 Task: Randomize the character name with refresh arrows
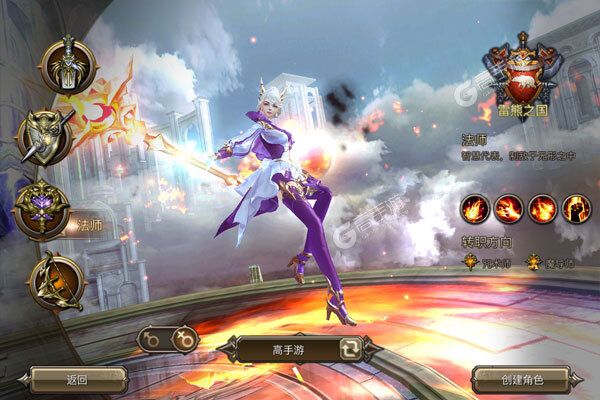point(353,350)
